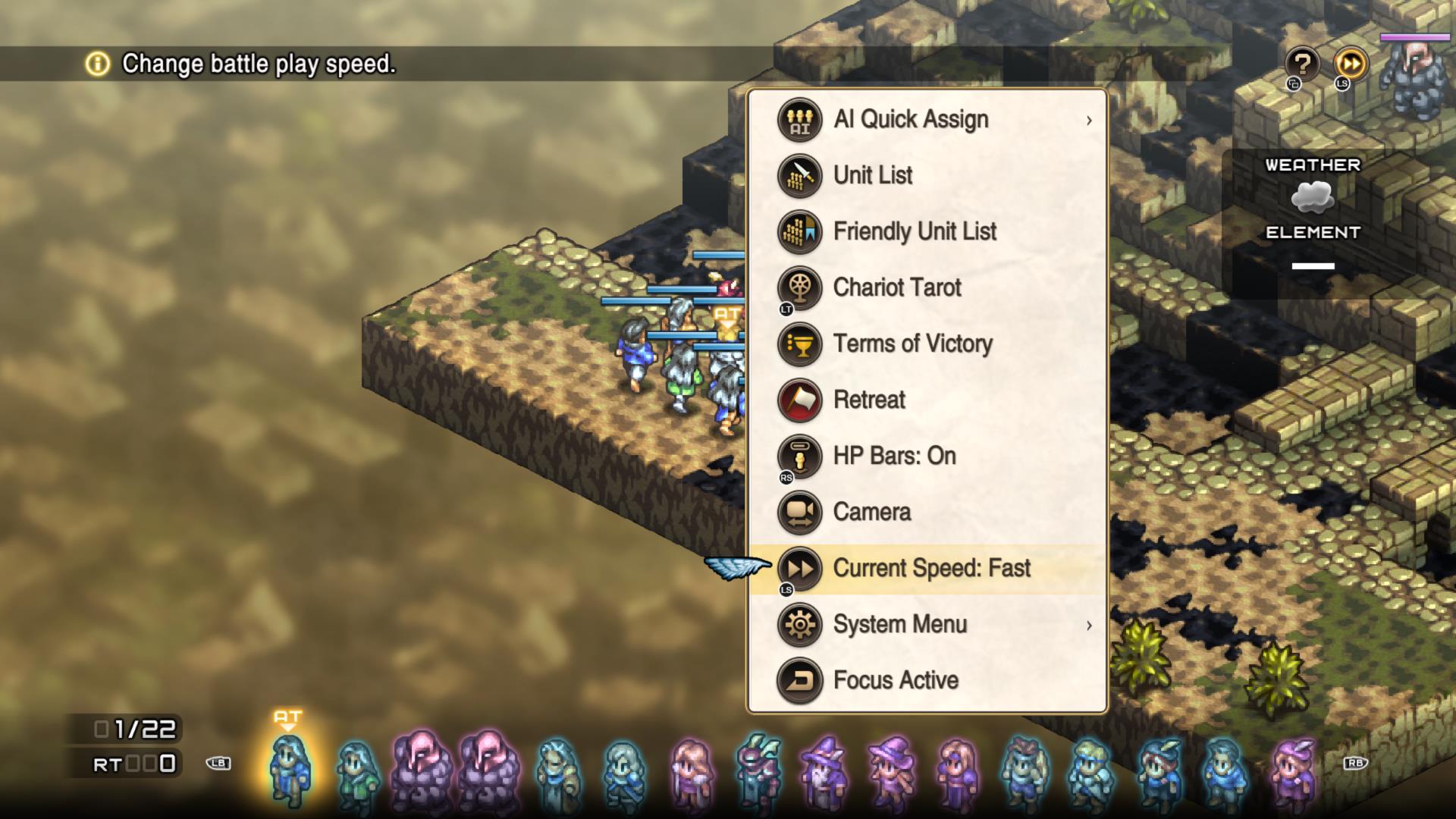Expand the AI Quick Assign submenu chevron
Viewport: 1456px width, 819px height.
pyautogui.click(x=1090, y=120)
